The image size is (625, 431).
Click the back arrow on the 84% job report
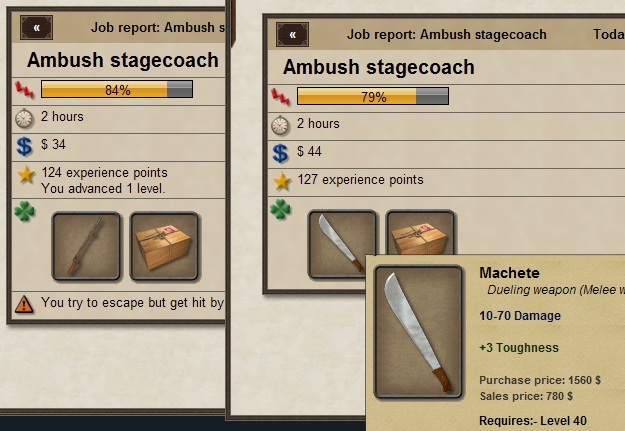pyautogui.click(x=37, y=27)
